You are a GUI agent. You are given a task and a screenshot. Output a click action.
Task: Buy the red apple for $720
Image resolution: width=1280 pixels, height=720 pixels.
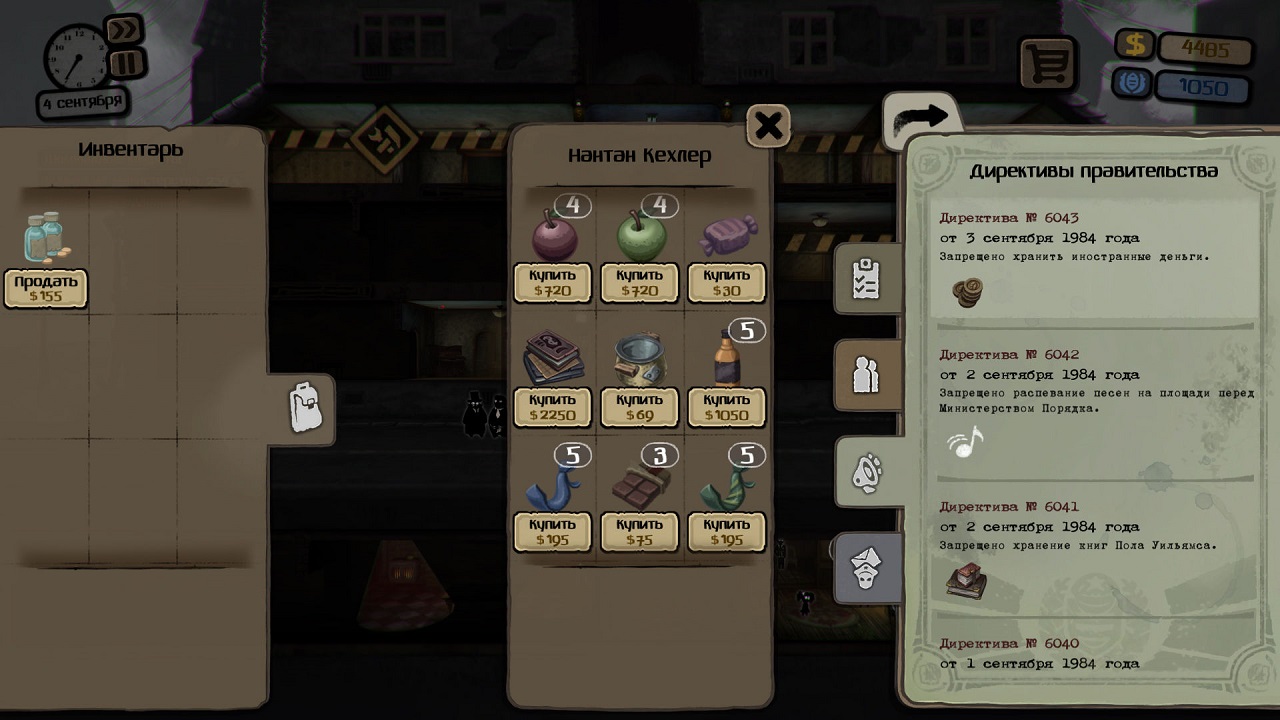tap(553, 283)
